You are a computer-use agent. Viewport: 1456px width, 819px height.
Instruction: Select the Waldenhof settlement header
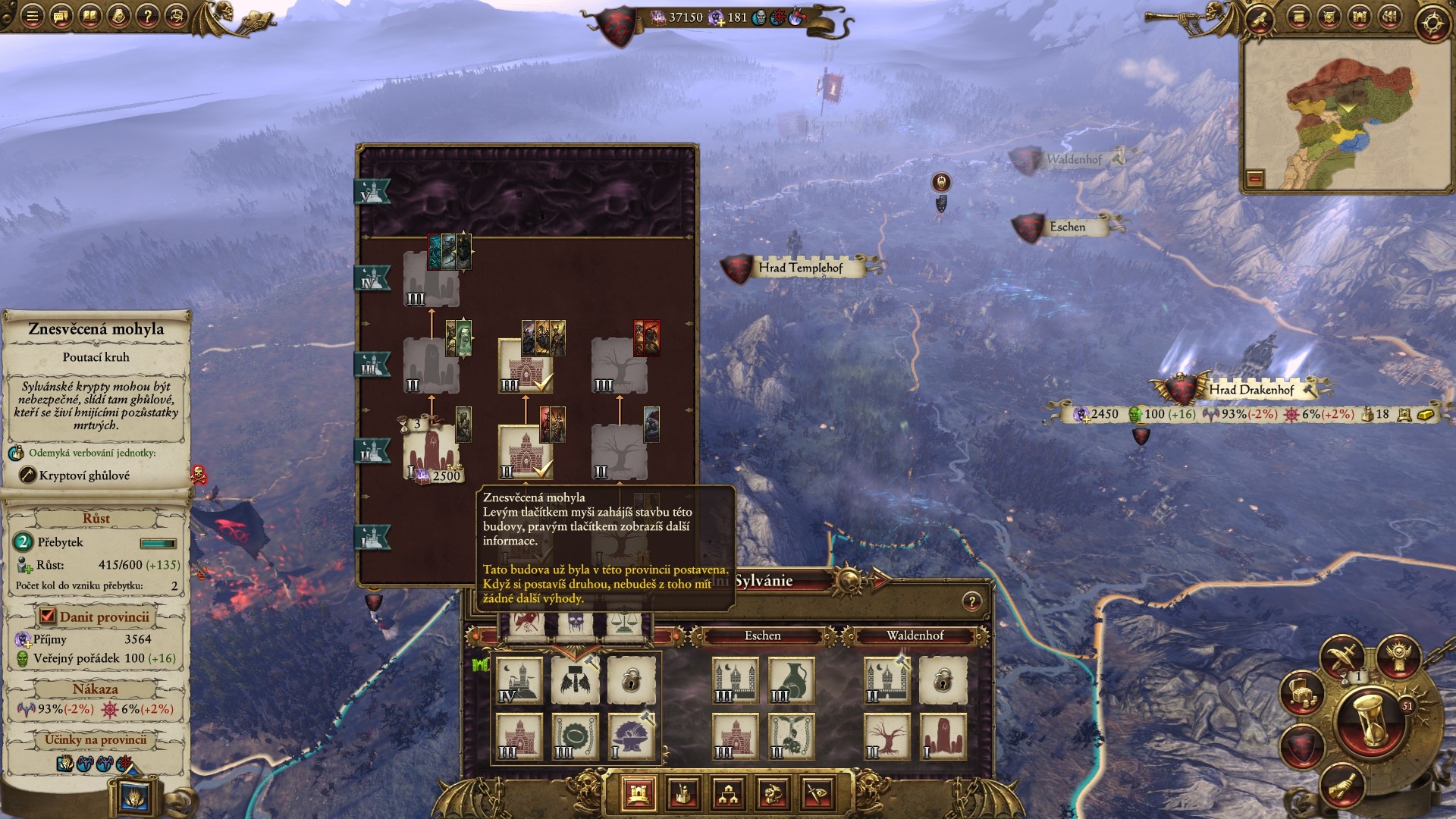[x=915, y=635]
